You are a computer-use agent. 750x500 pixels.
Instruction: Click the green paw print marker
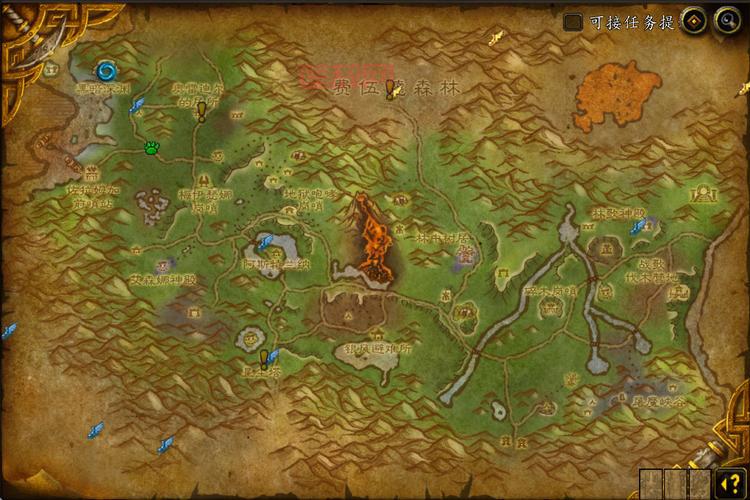(x=151, y=148)
